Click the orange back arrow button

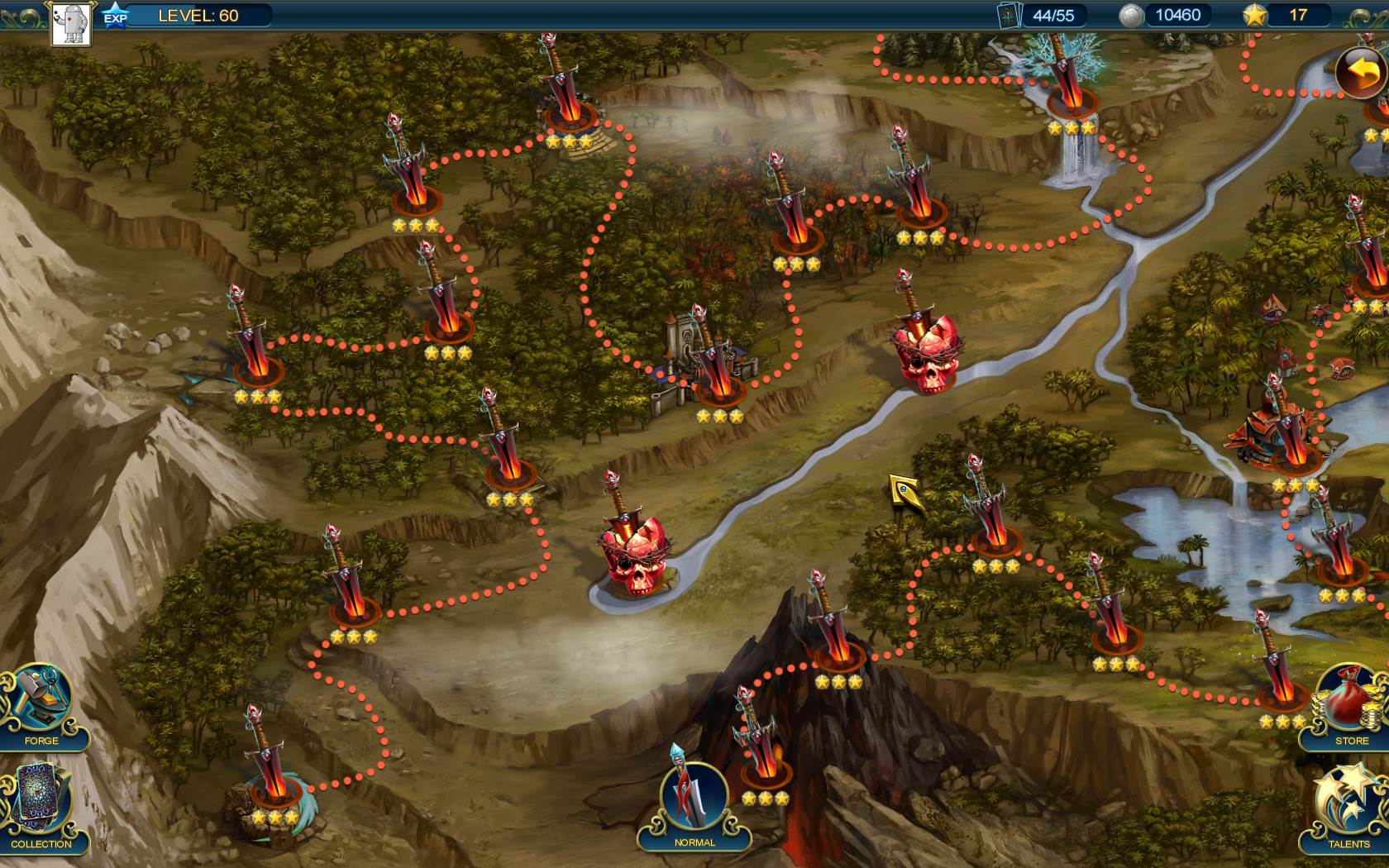pos(1362,73)
